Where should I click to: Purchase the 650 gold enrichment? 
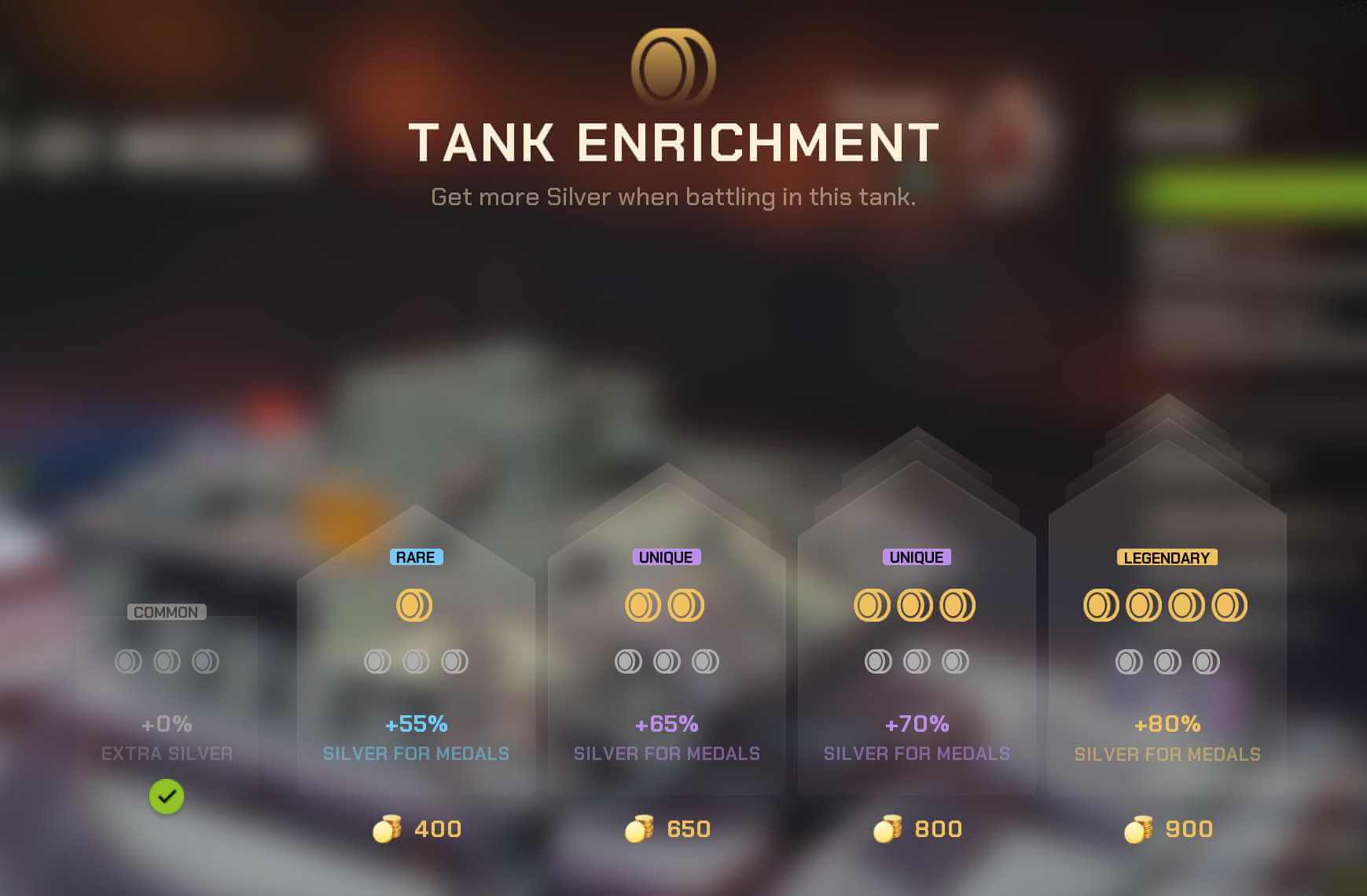[x=665, y=828]
